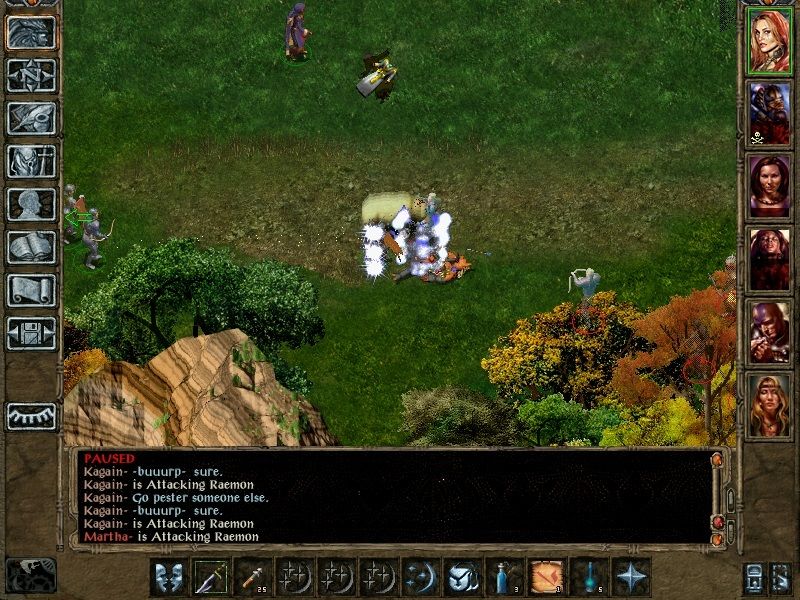800x600 pixels.
Task: Select the helmeted portrait with the skull icon
Action: (x=769, y=114)
